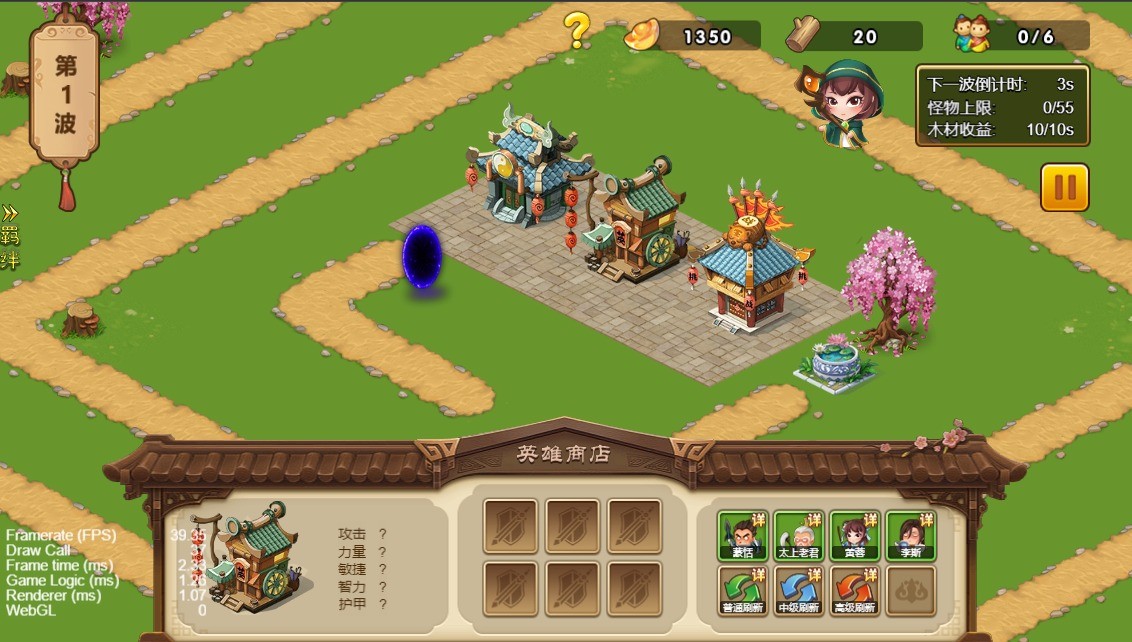
Task: Pick hero 黄蓉 in the hero shop
Action: click(854, 536)
